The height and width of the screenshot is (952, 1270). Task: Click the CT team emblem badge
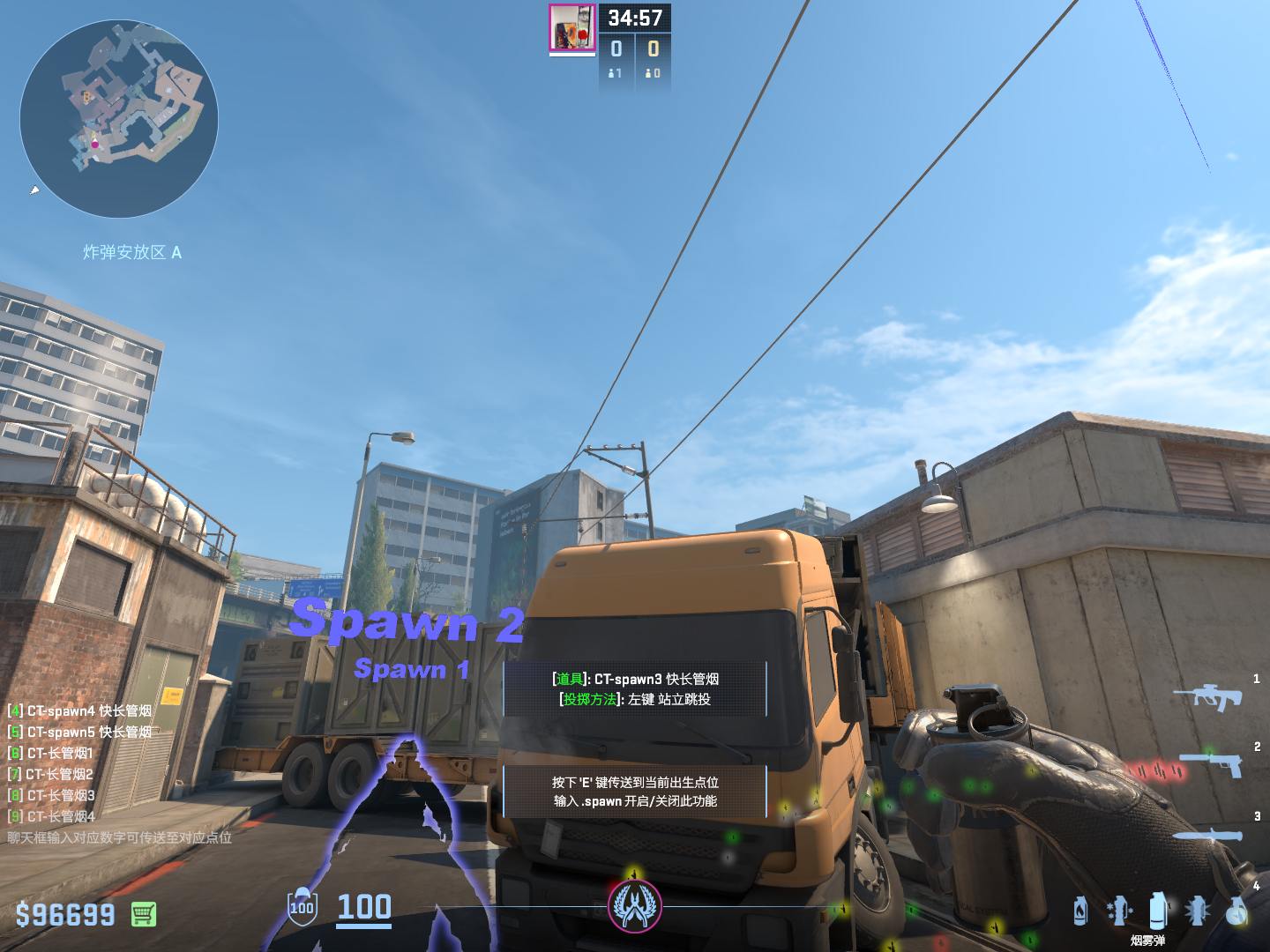635,906
